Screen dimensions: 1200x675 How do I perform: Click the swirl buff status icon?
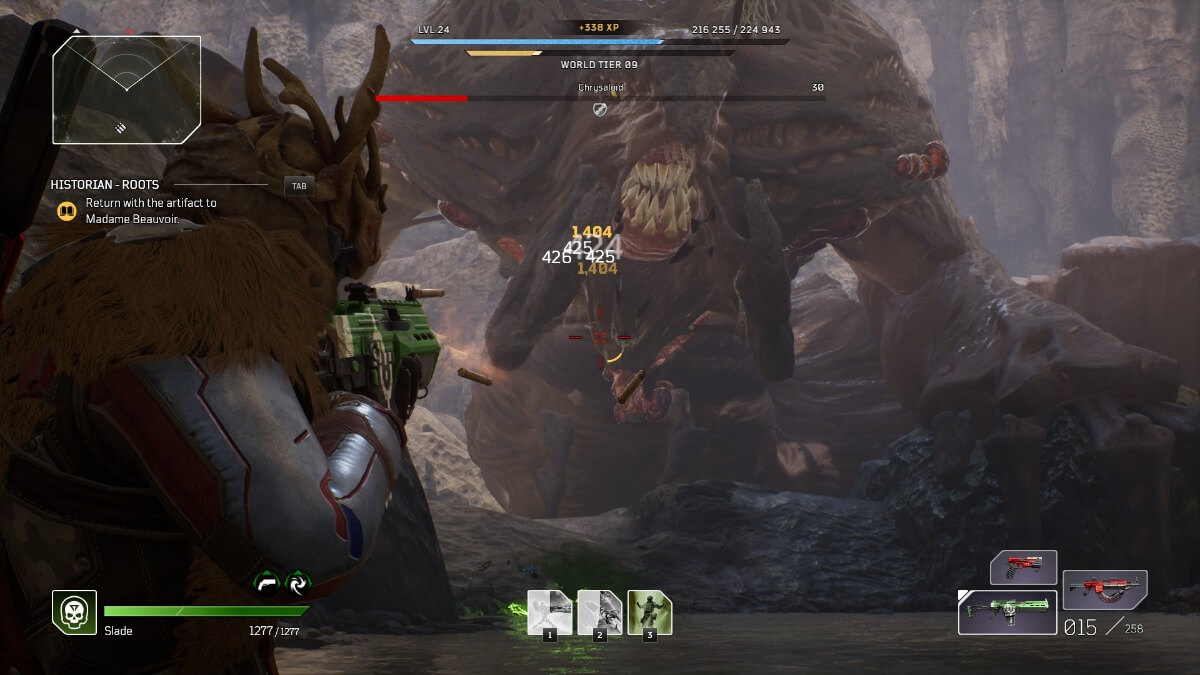[x=298, y=582]
